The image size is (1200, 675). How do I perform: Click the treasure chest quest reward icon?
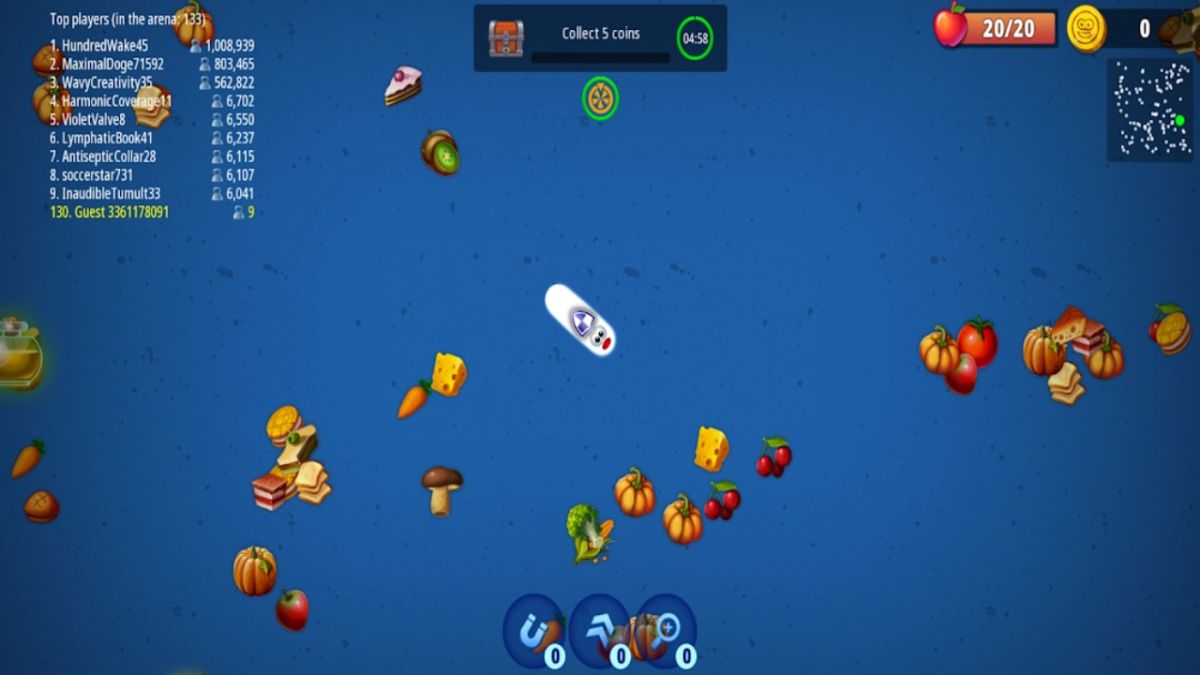coord(506,38)
